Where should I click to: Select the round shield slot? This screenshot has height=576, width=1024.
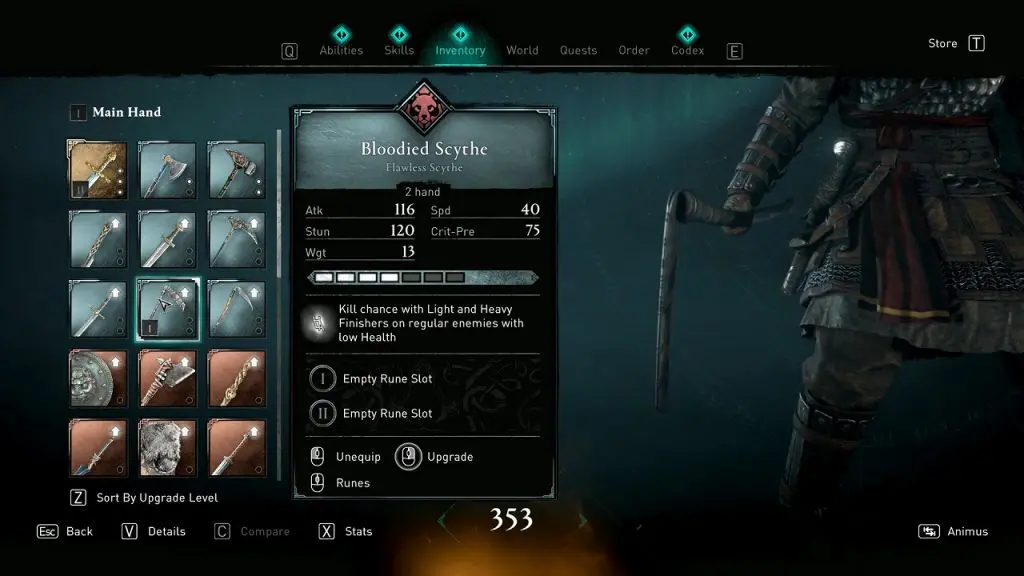(98, 378)
